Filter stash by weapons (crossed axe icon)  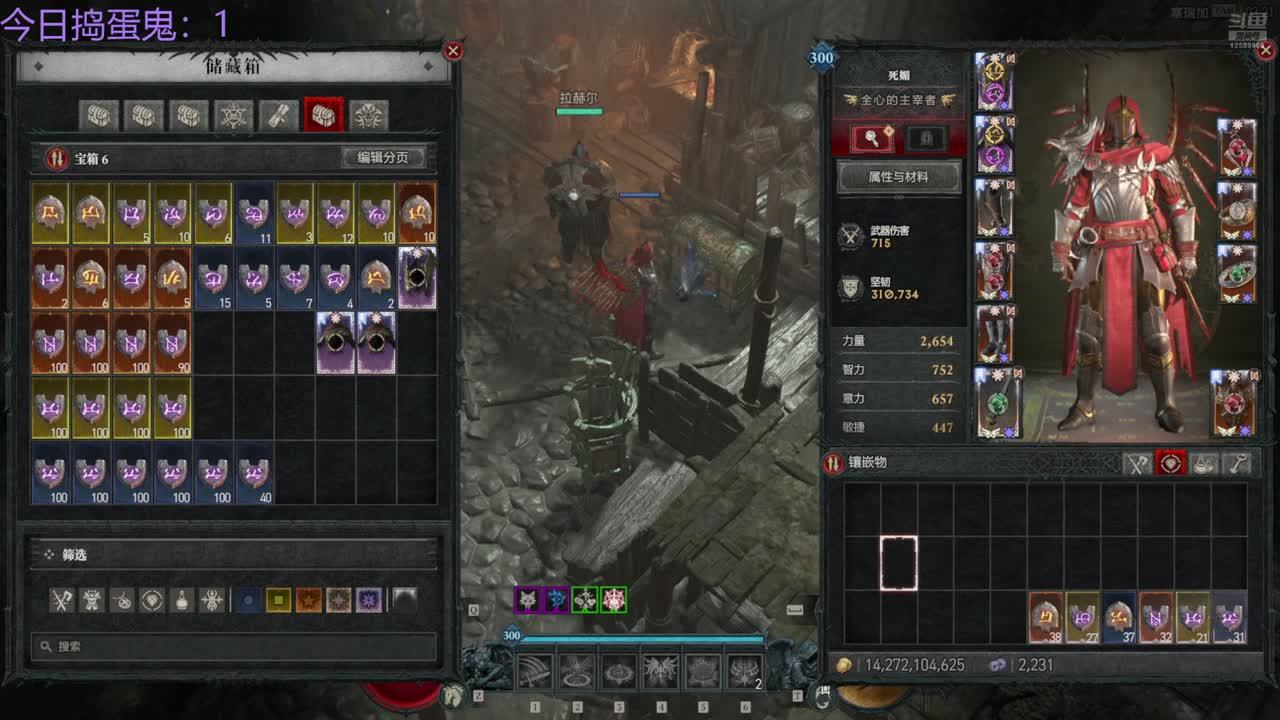pyautogui.click(x=63, y=600)
